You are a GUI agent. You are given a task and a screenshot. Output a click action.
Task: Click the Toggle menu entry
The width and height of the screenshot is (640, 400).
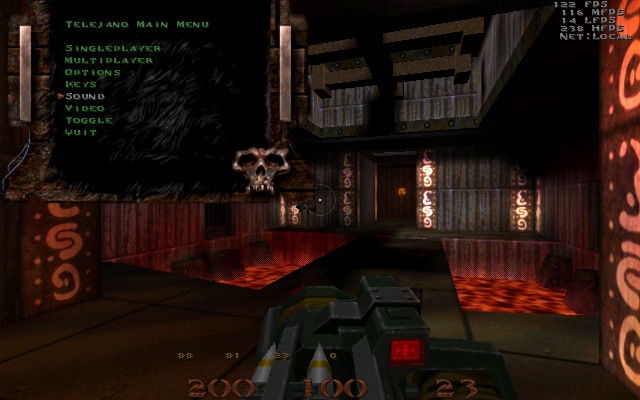88,120
